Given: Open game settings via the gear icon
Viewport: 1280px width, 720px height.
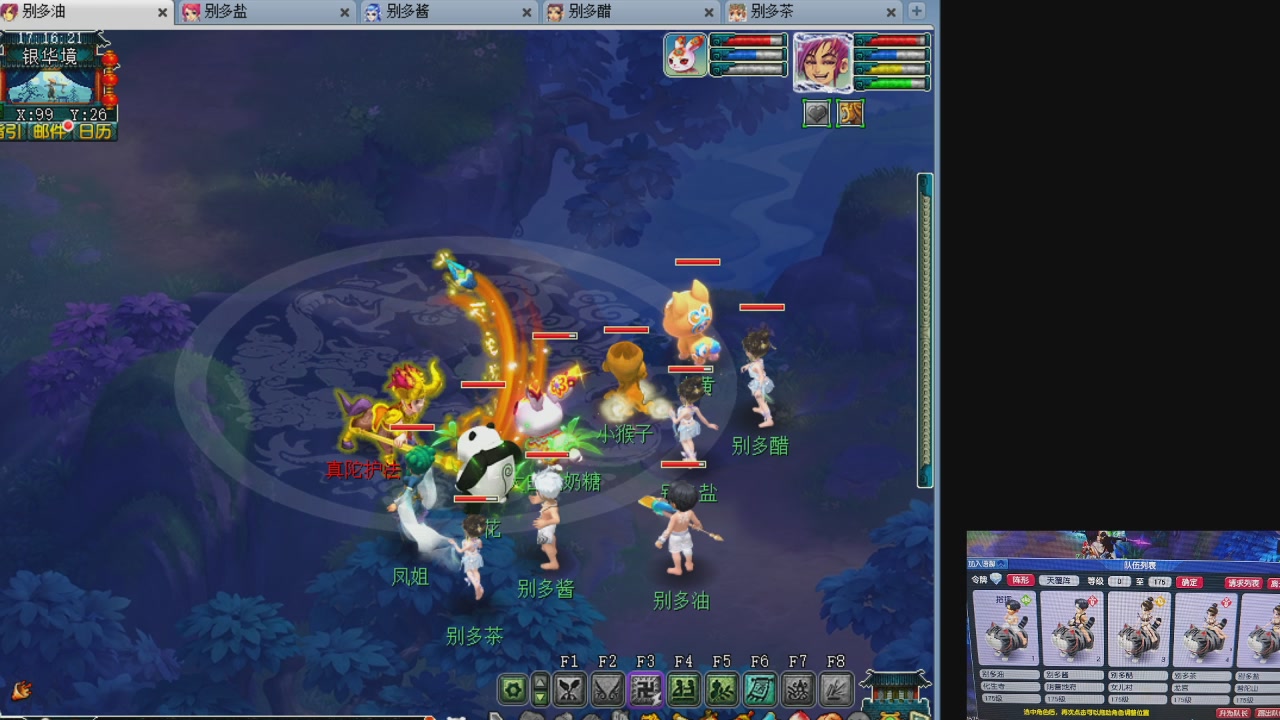Looking at the screenshot, I should point(513,688).
